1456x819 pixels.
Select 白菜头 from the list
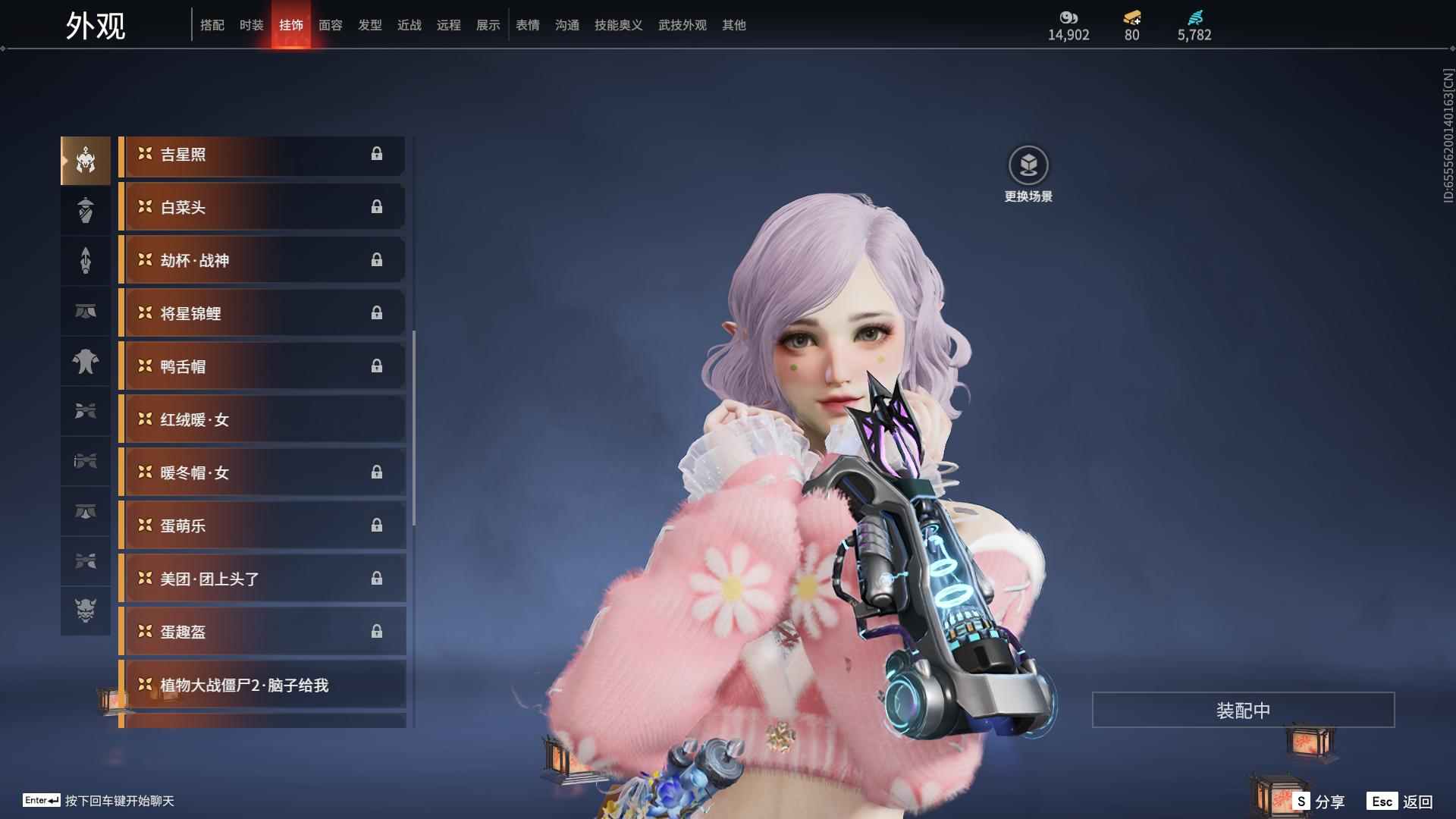262,208
